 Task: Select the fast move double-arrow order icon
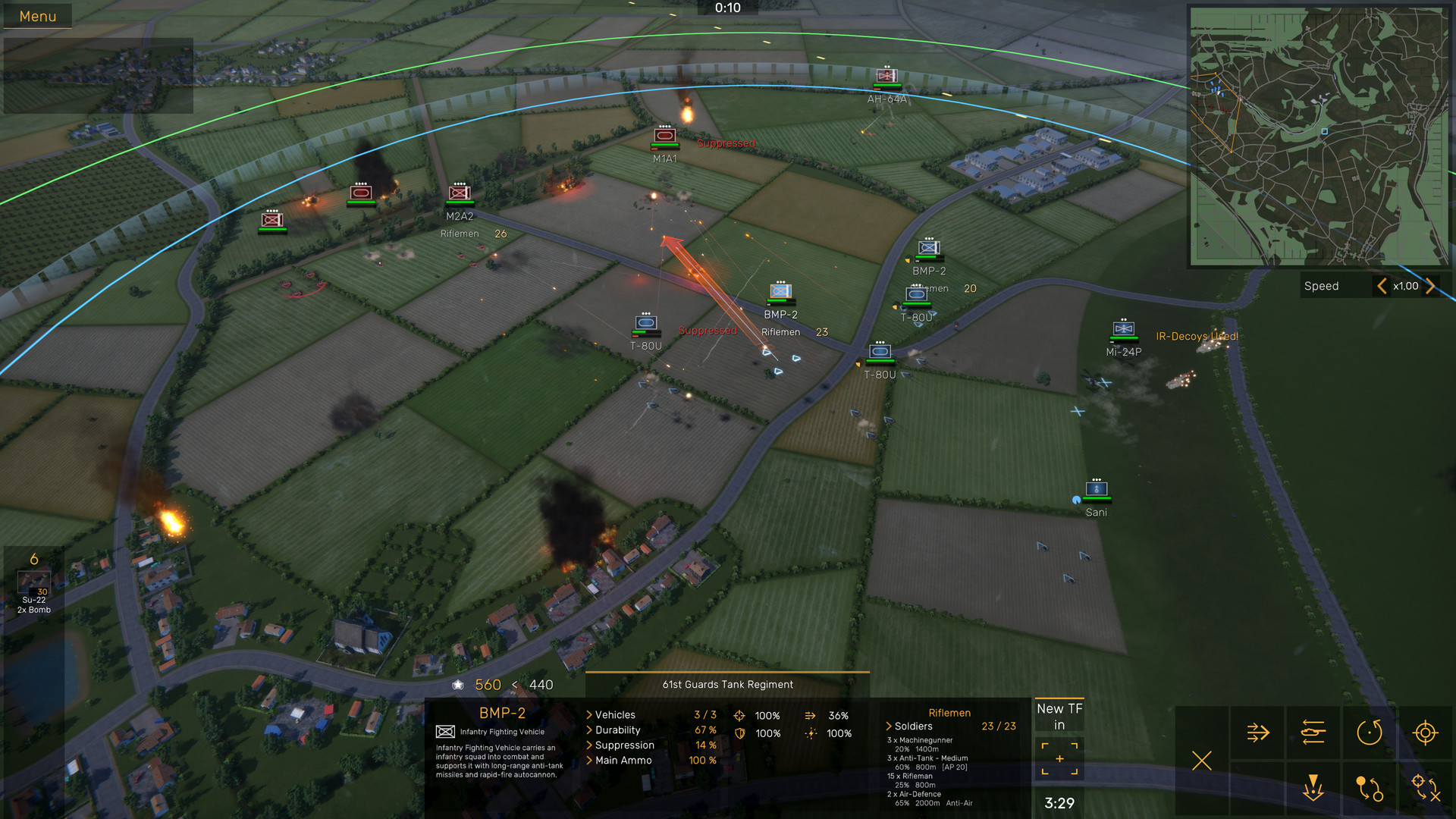pyautogui.click(x=1257, y=732)
